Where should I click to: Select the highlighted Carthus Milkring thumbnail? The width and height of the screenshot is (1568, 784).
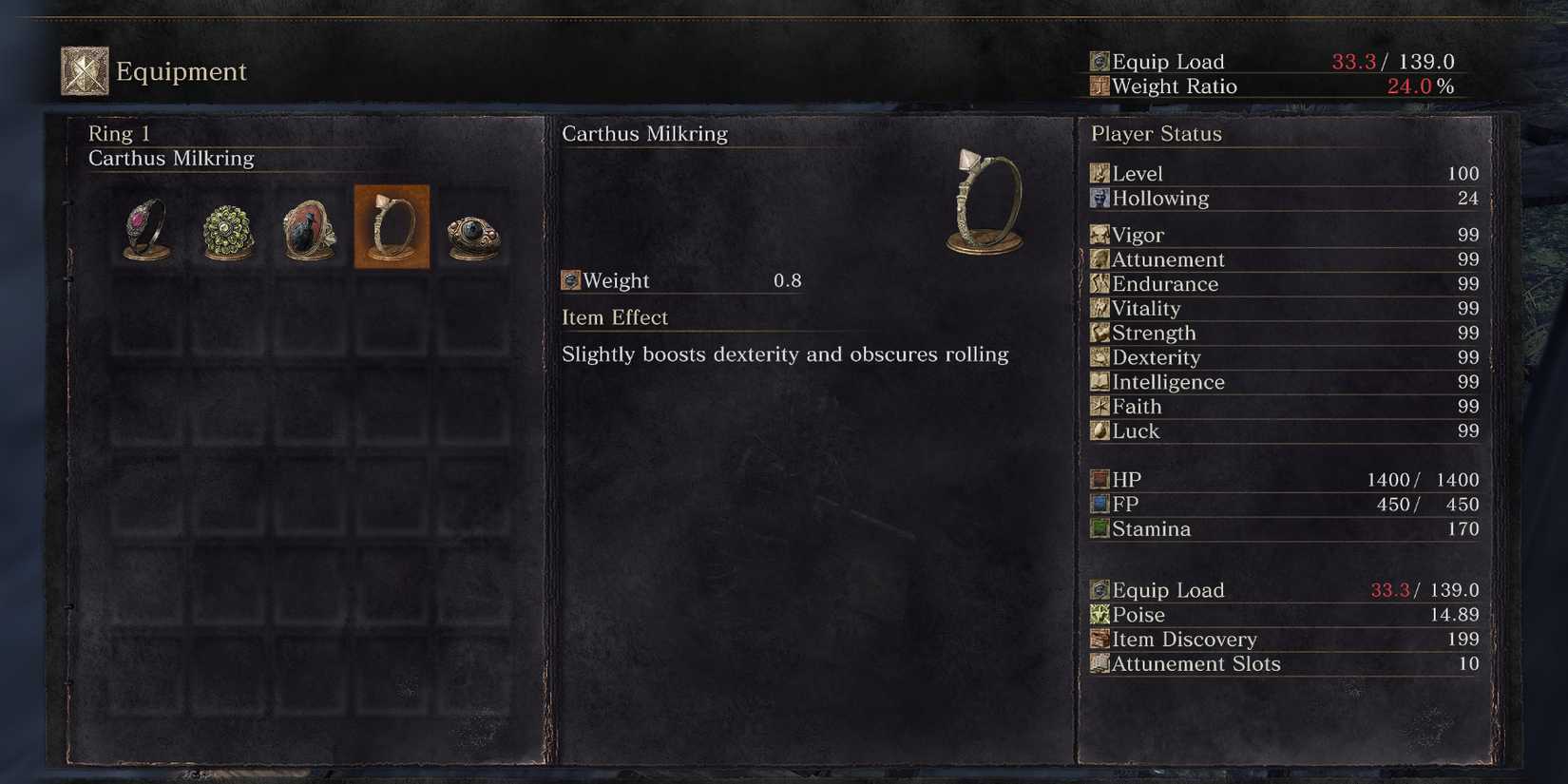tap(392, 228)
